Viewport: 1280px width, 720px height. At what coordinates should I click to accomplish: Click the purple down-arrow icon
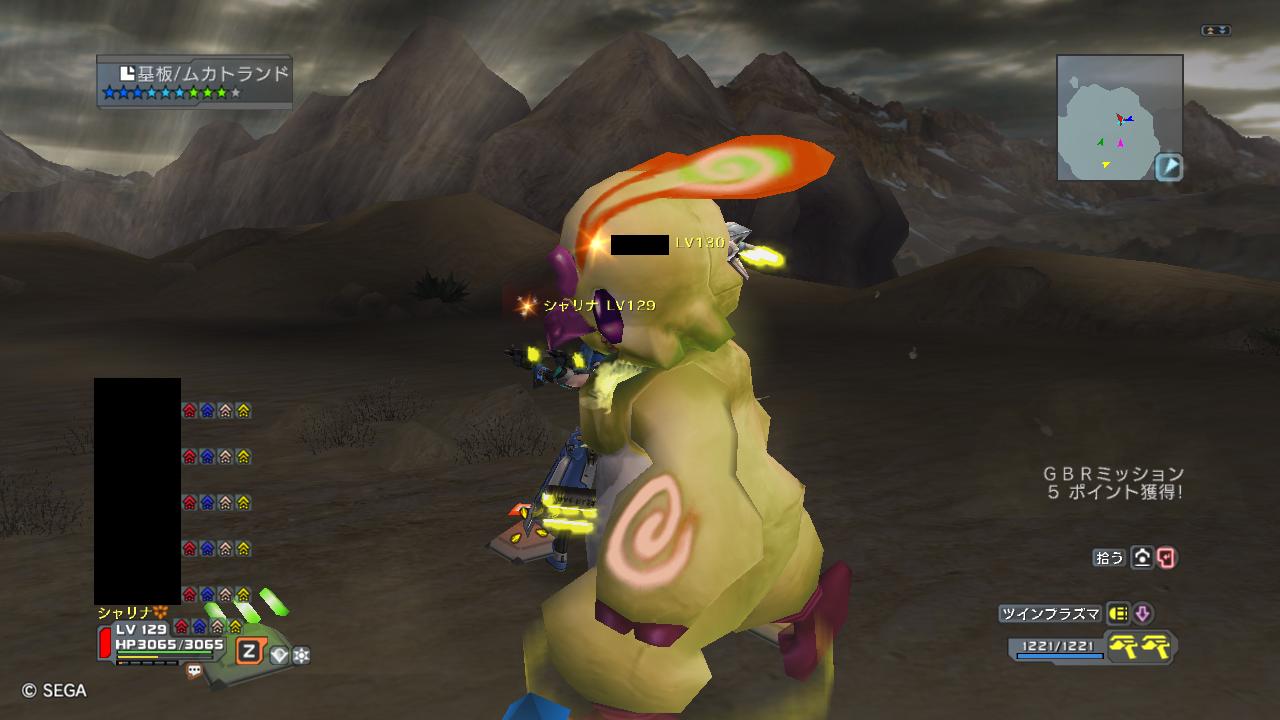tap(1143, 614)
